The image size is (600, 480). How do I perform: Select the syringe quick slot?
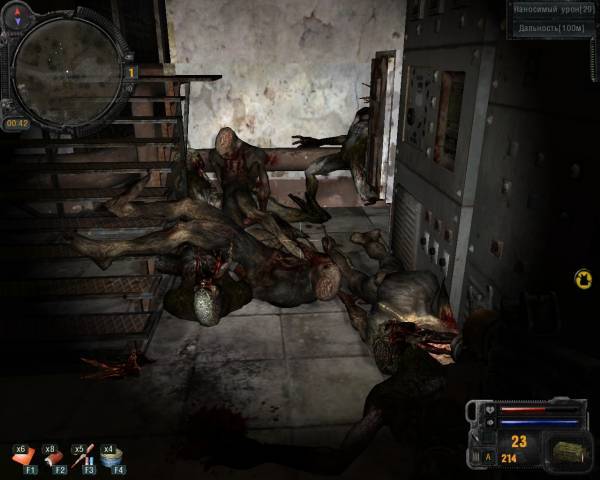point(84,456)
